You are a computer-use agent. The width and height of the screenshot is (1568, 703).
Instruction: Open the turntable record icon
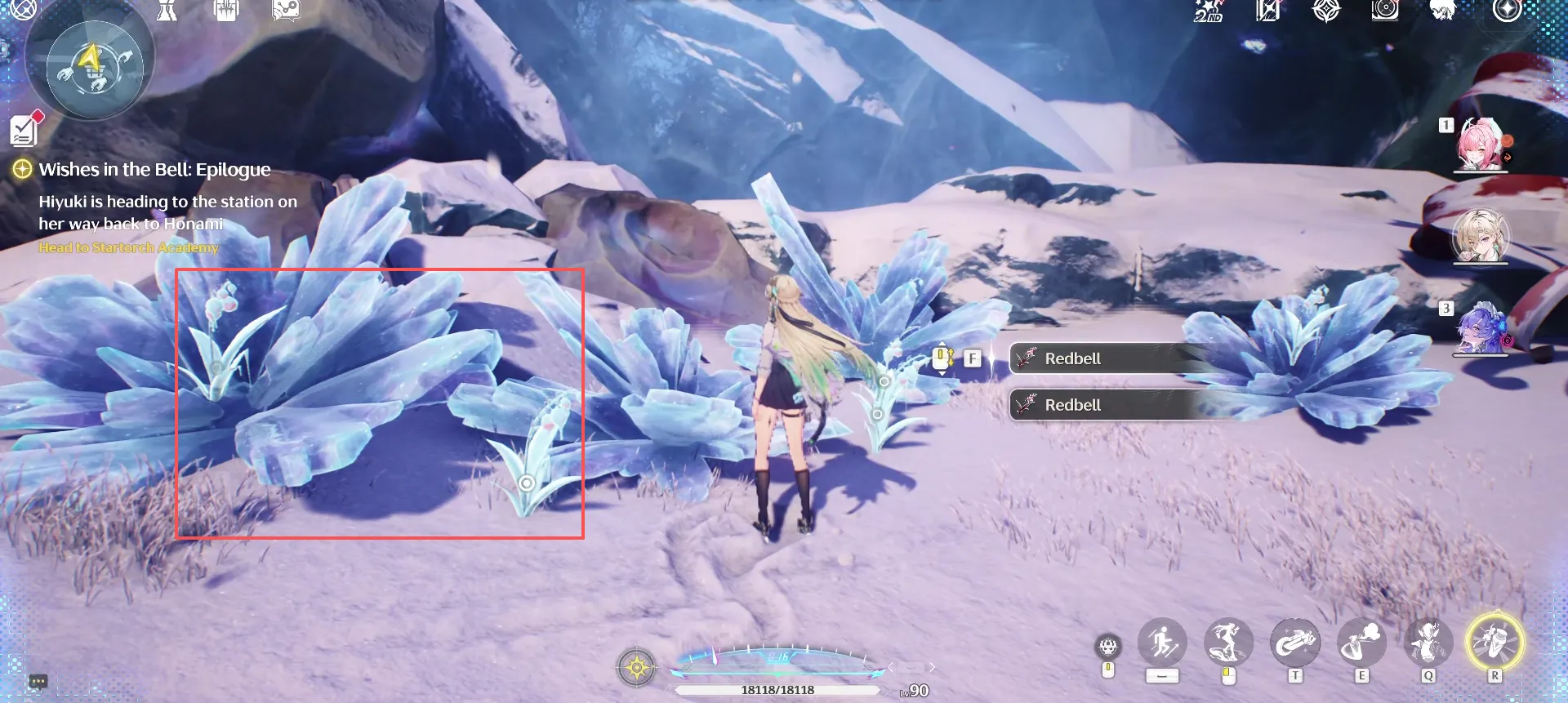click(x=1385, y=11)
